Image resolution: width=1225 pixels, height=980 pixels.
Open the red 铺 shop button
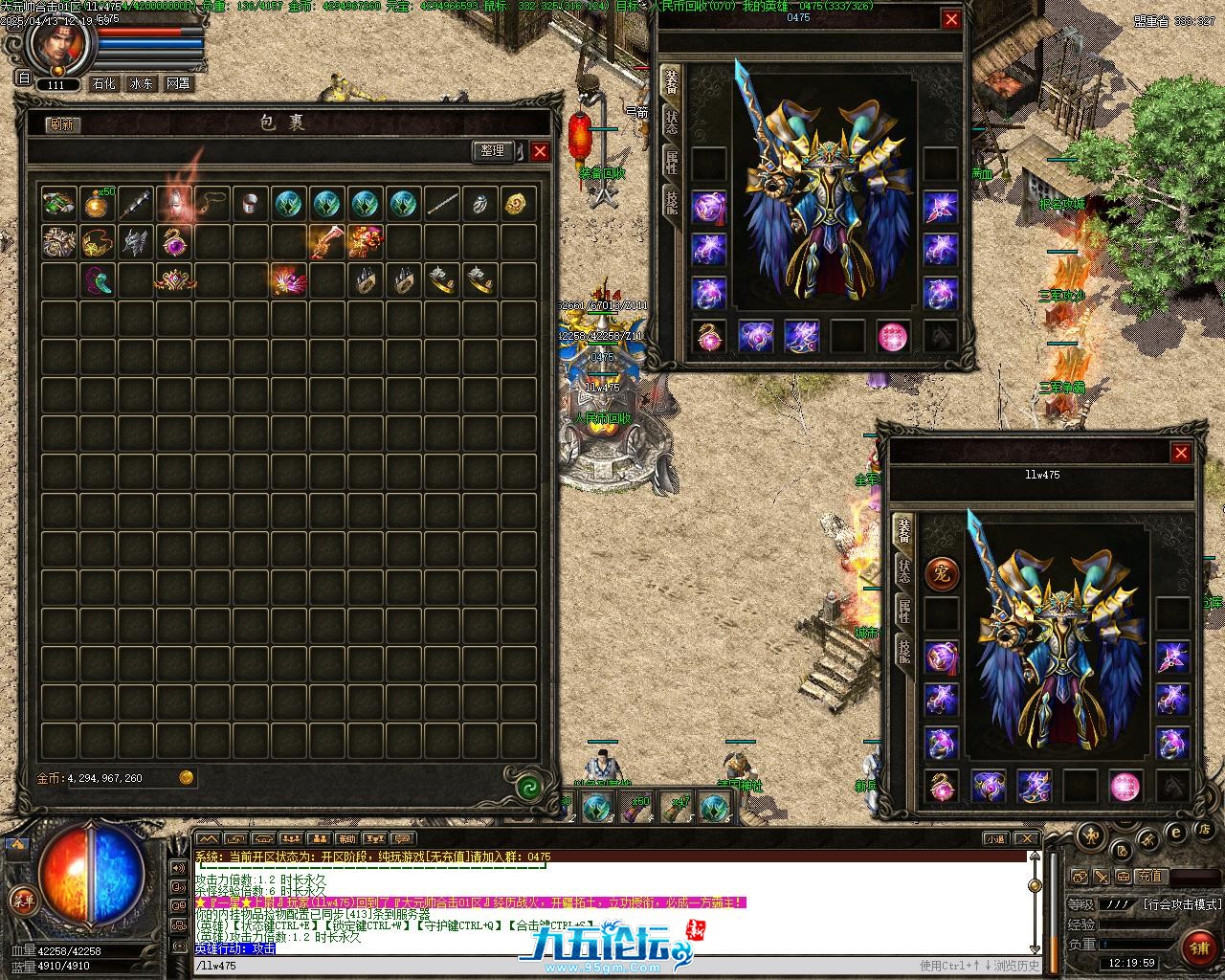(x=1198, y=947)
